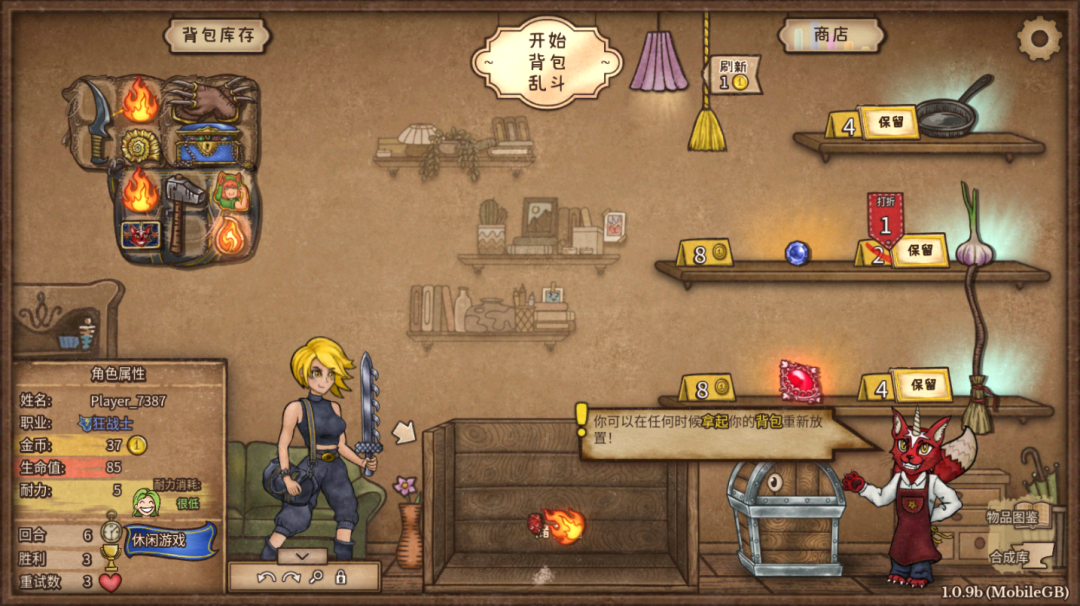Click the undo arrow button
The height and width of the screenshot is (606, 1080).
point(265,577)
